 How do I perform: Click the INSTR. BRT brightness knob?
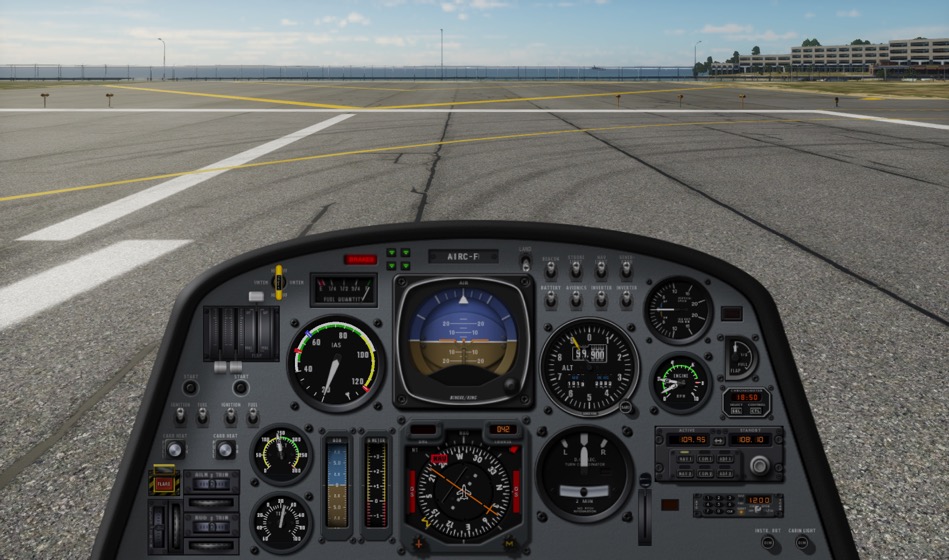pyautogui.click(x=768, y=543)
